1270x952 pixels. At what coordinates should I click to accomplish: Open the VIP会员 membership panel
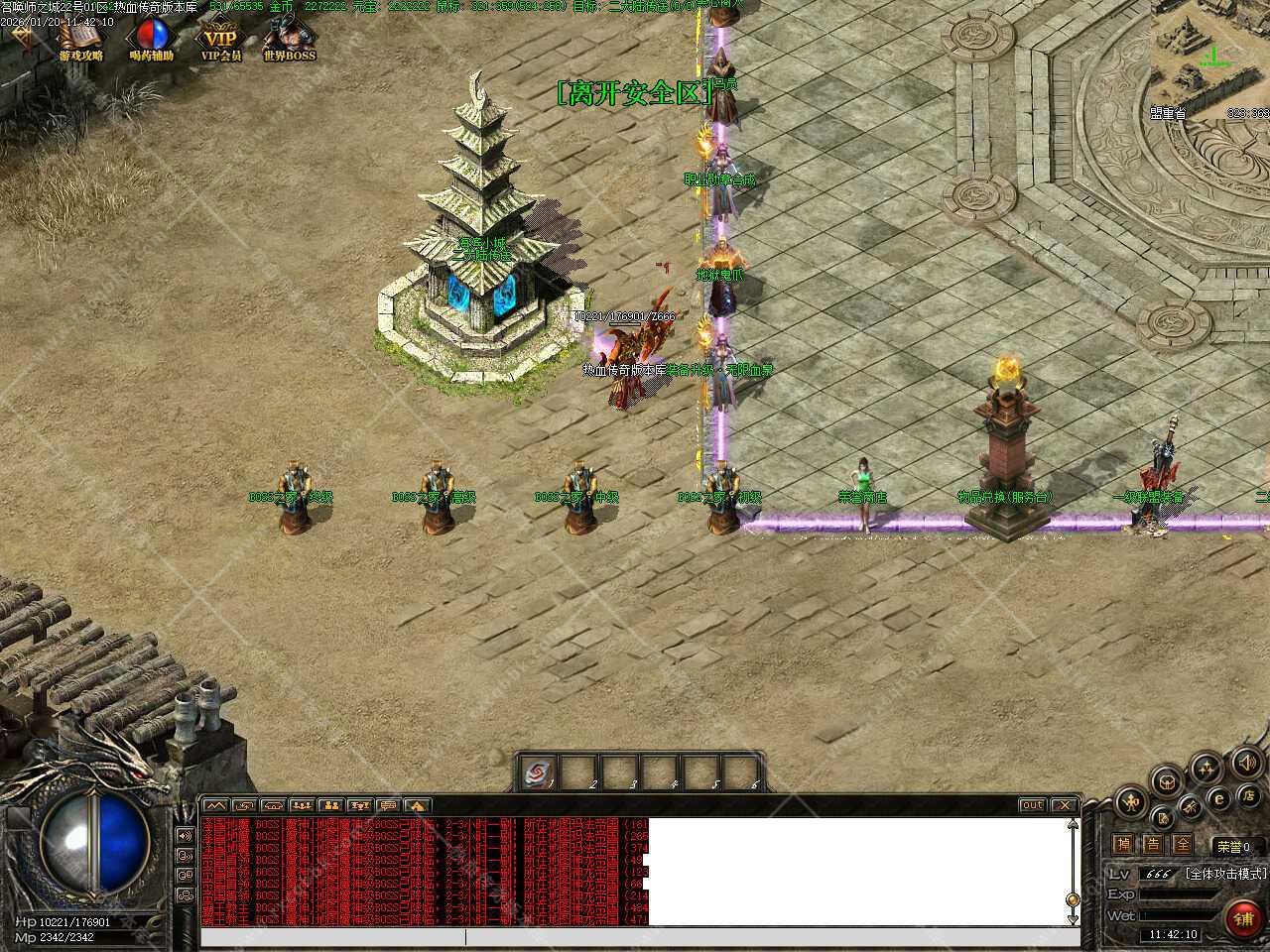(220, 41)
